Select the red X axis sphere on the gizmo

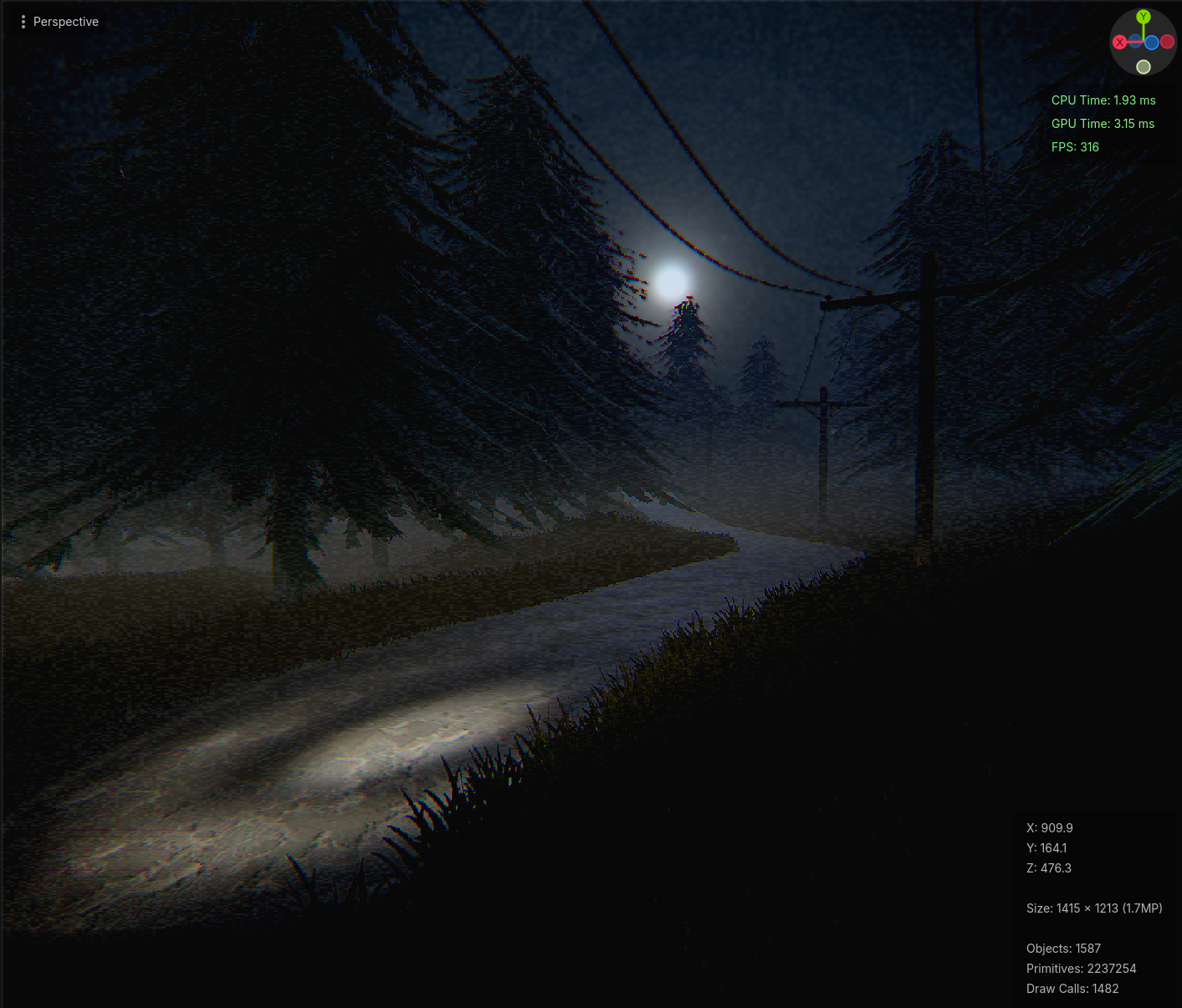tap(1120, 42)
